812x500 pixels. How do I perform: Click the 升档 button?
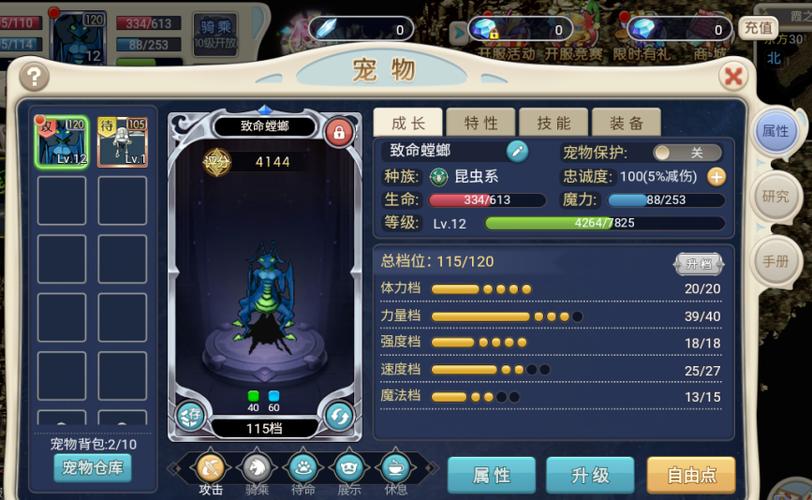point(698,264)
